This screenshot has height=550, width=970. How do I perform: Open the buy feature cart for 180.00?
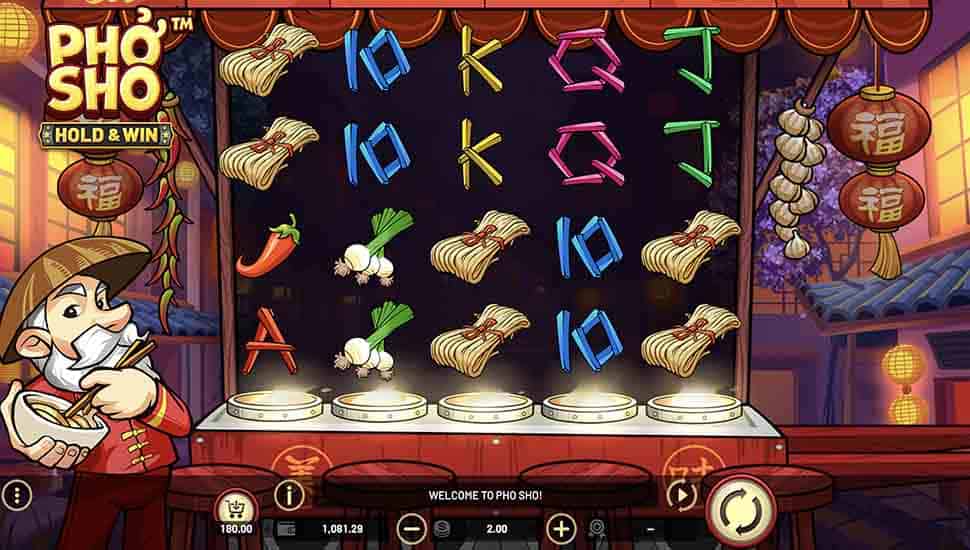(236, 507)
